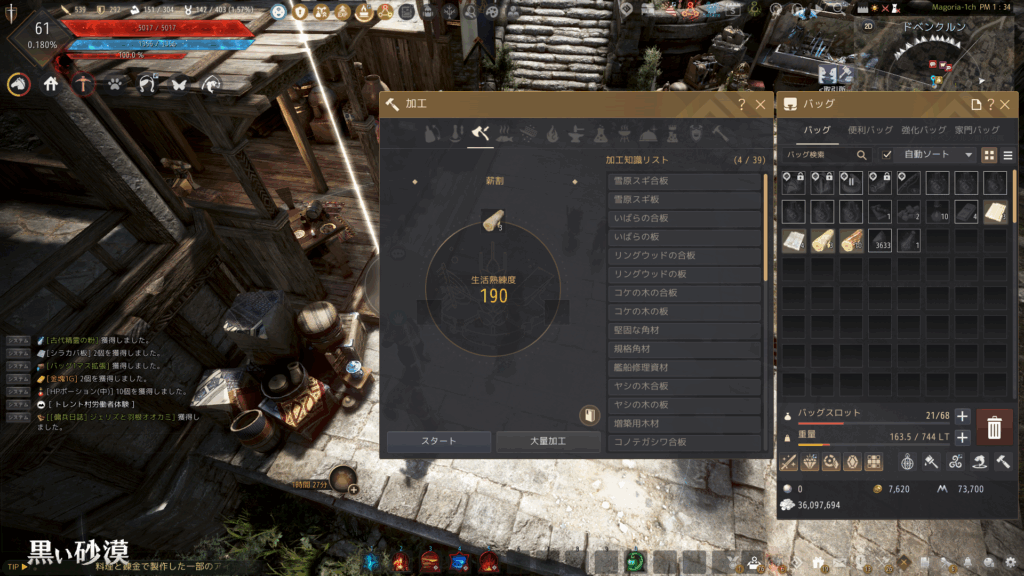Screen dimensions: 1024x576
Task: Click the red trash can delete button
Action: tap(993, 428)
